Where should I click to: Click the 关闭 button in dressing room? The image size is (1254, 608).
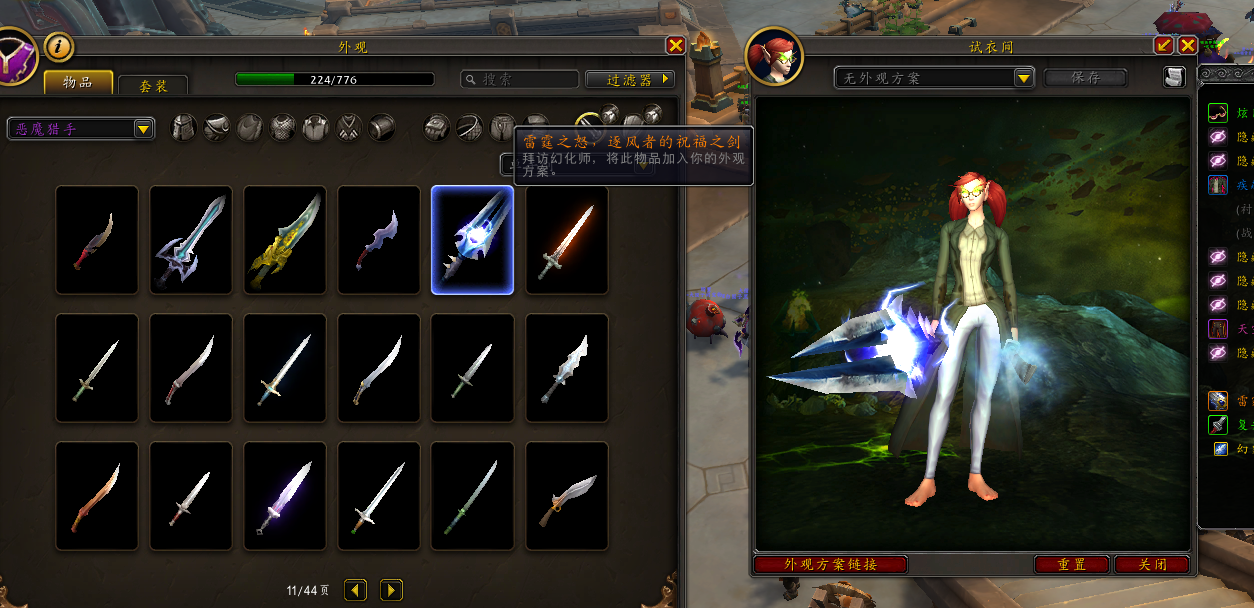(1152, 564)
